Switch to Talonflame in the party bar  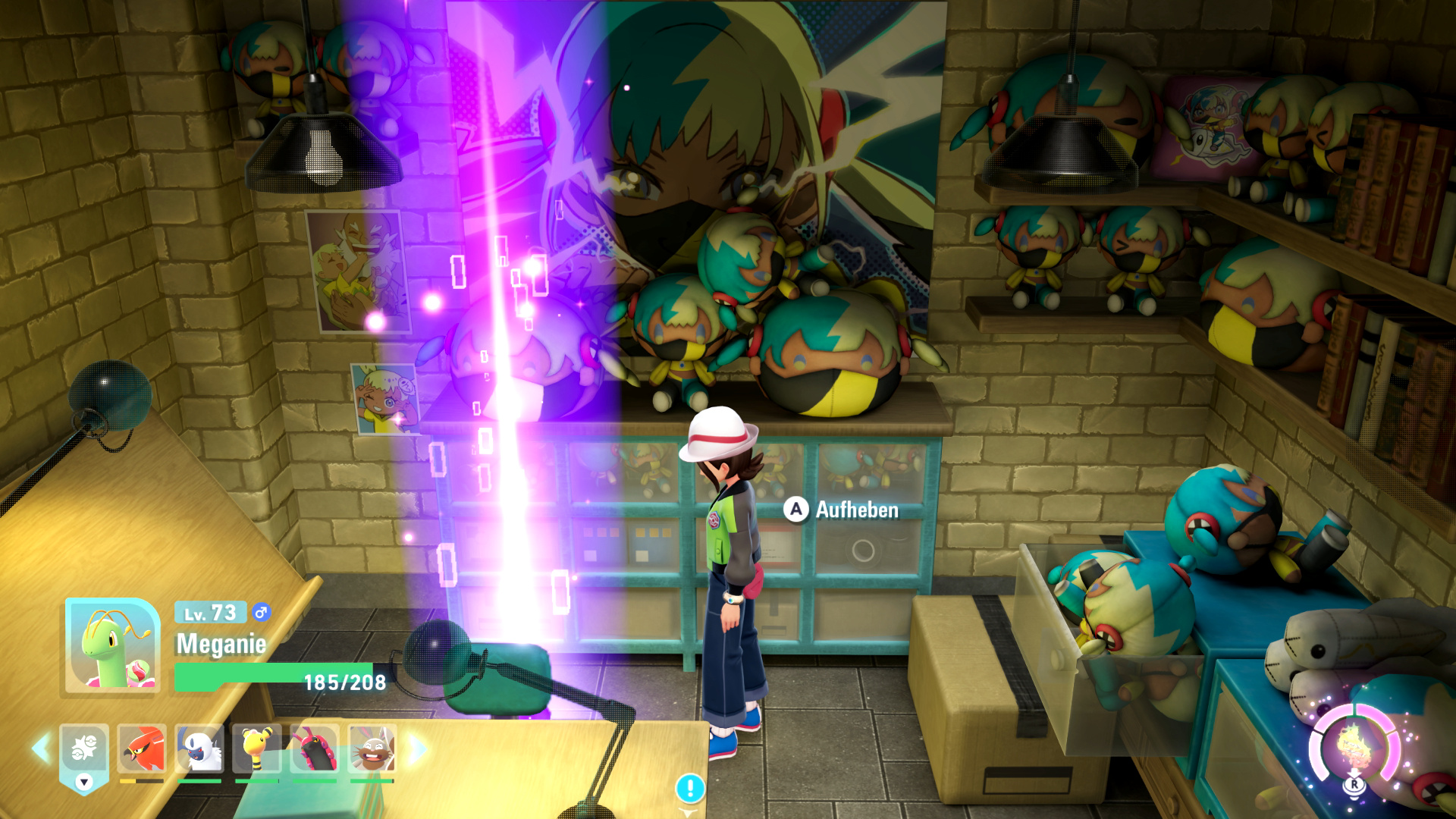pos(142,748)
